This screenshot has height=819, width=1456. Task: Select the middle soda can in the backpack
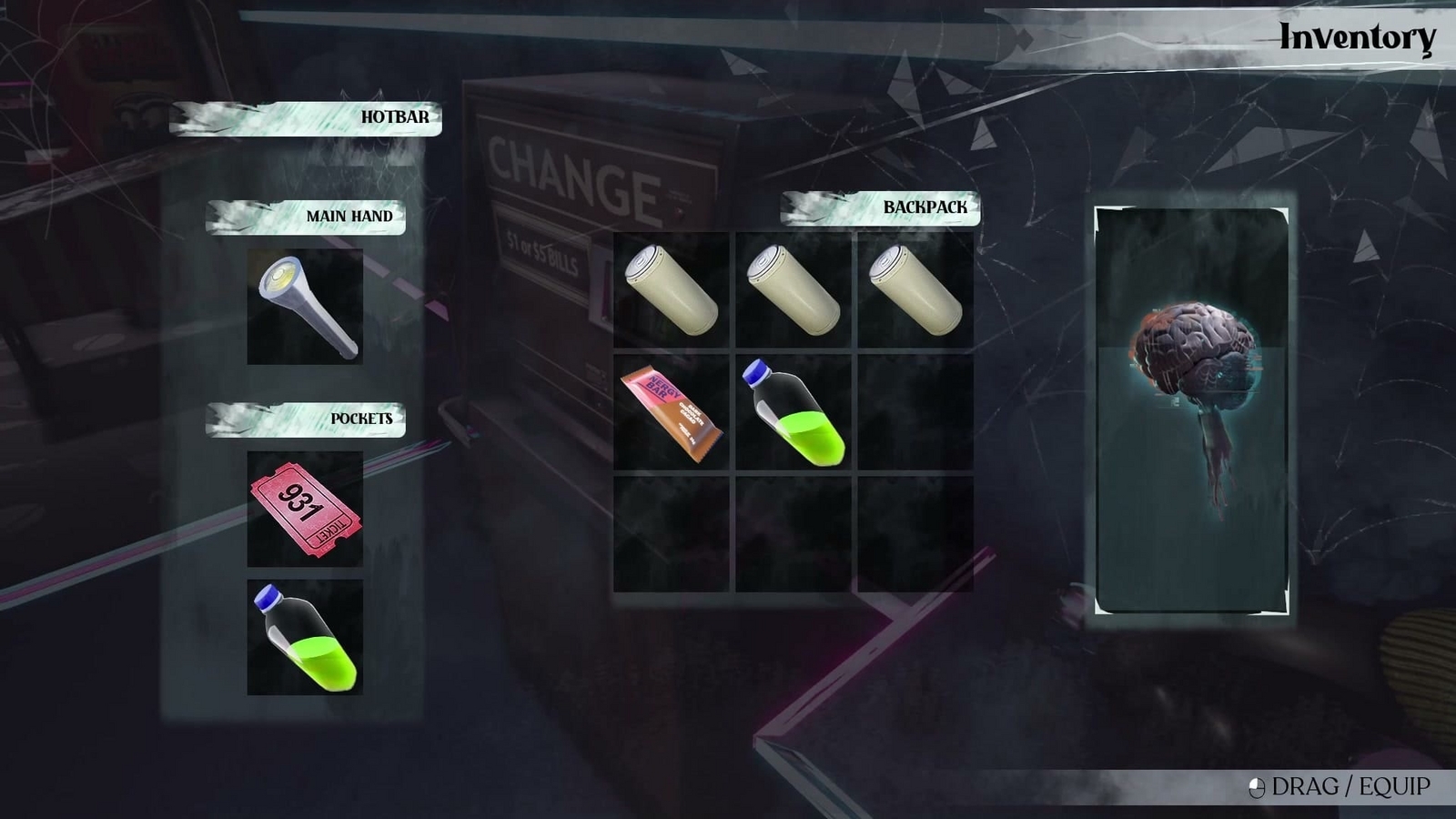tap(794, 289)
